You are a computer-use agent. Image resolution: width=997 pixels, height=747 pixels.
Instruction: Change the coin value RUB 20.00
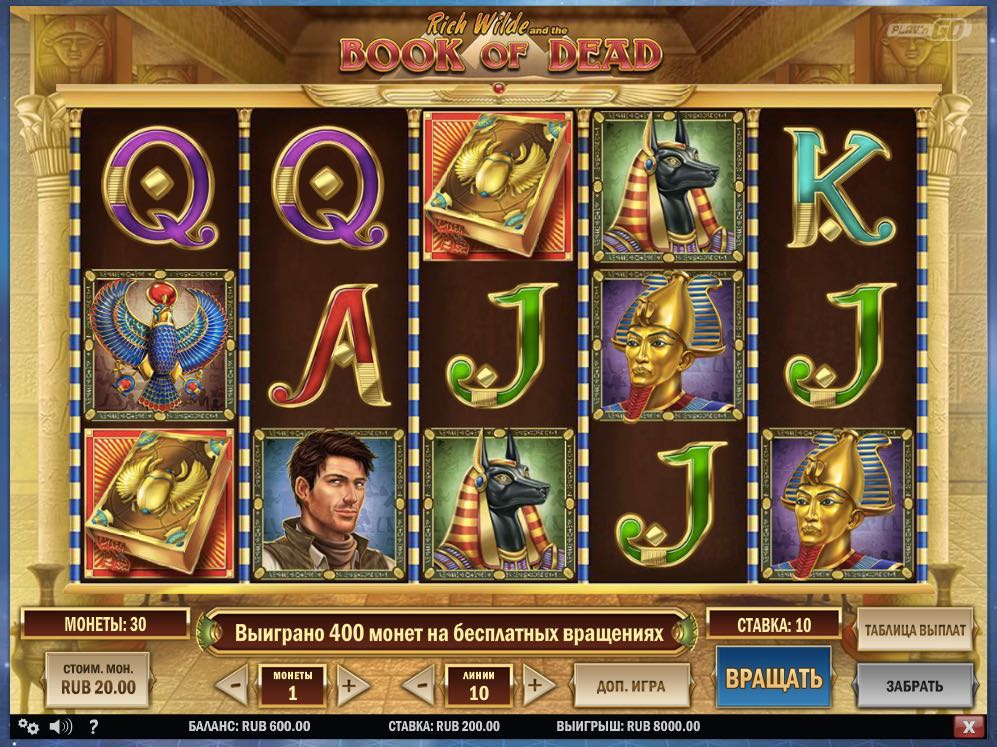pyautogui.click(x=98, y=679)
